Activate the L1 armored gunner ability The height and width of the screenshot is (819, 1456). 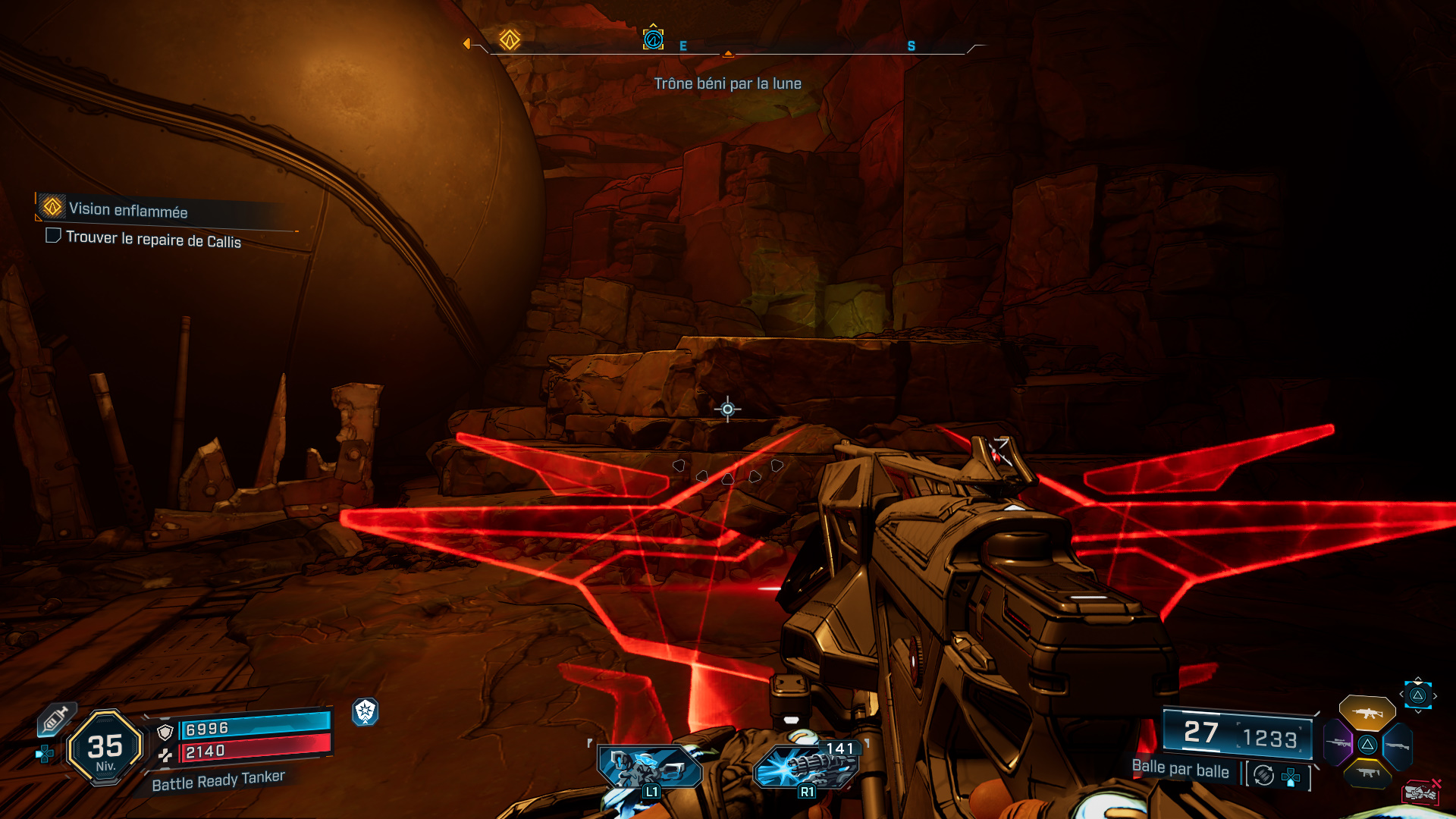649,767
